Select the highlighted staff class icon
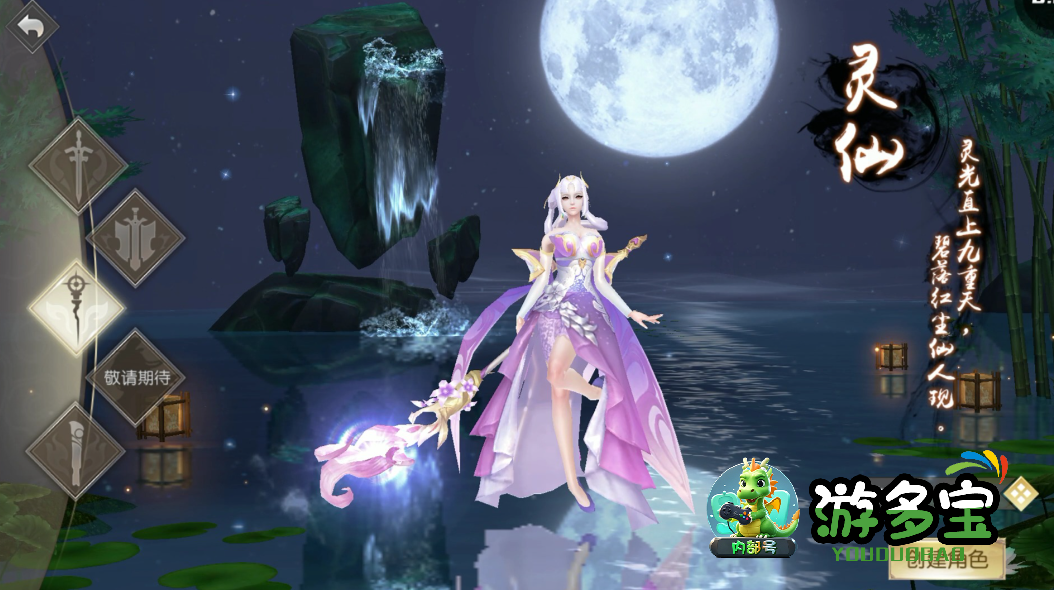Image resolution: width=1054 pixels, height=590 pixels. [x=77, y=307]
